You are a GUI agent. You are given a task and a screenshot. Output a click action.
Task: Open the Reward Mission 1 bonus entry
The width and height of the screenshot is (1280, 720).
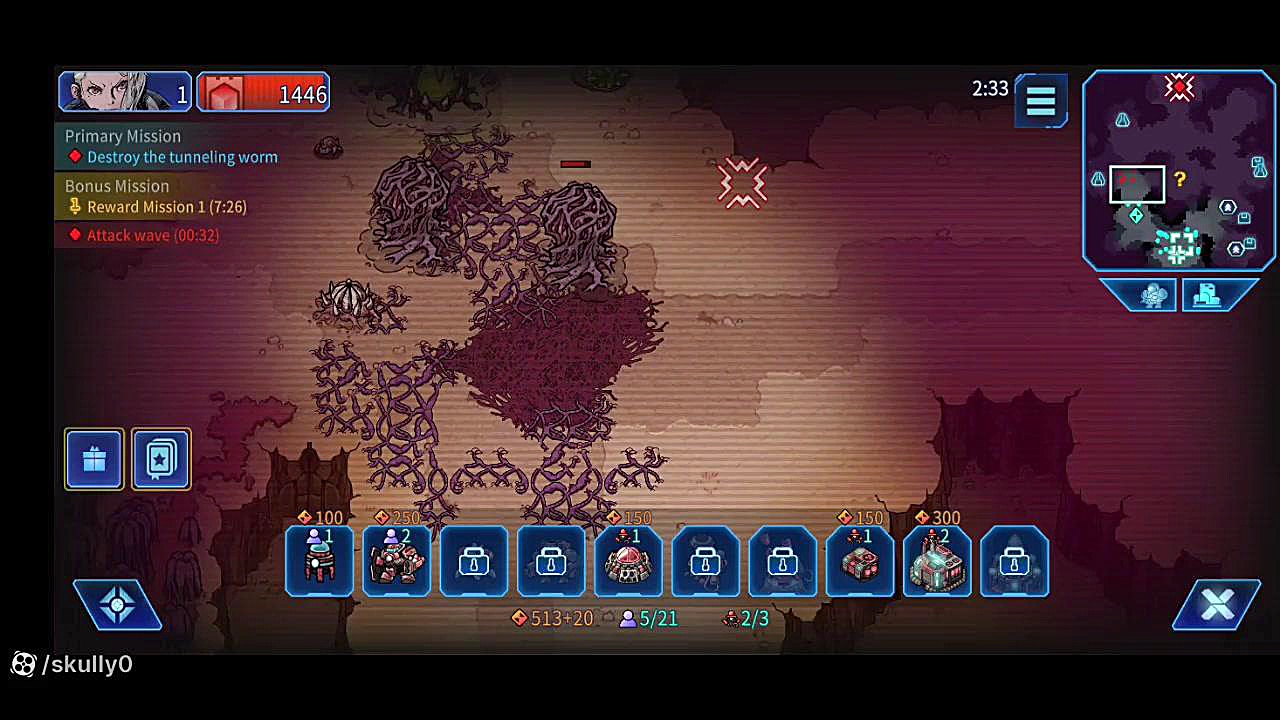point(166,207)
